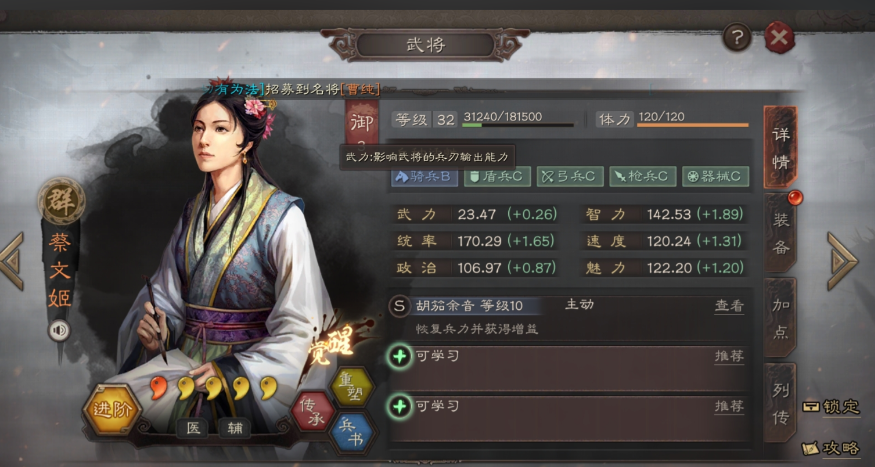The image size is (875, 467).
Task: Click the 进阶 advance button
Action: coord(111,409)
